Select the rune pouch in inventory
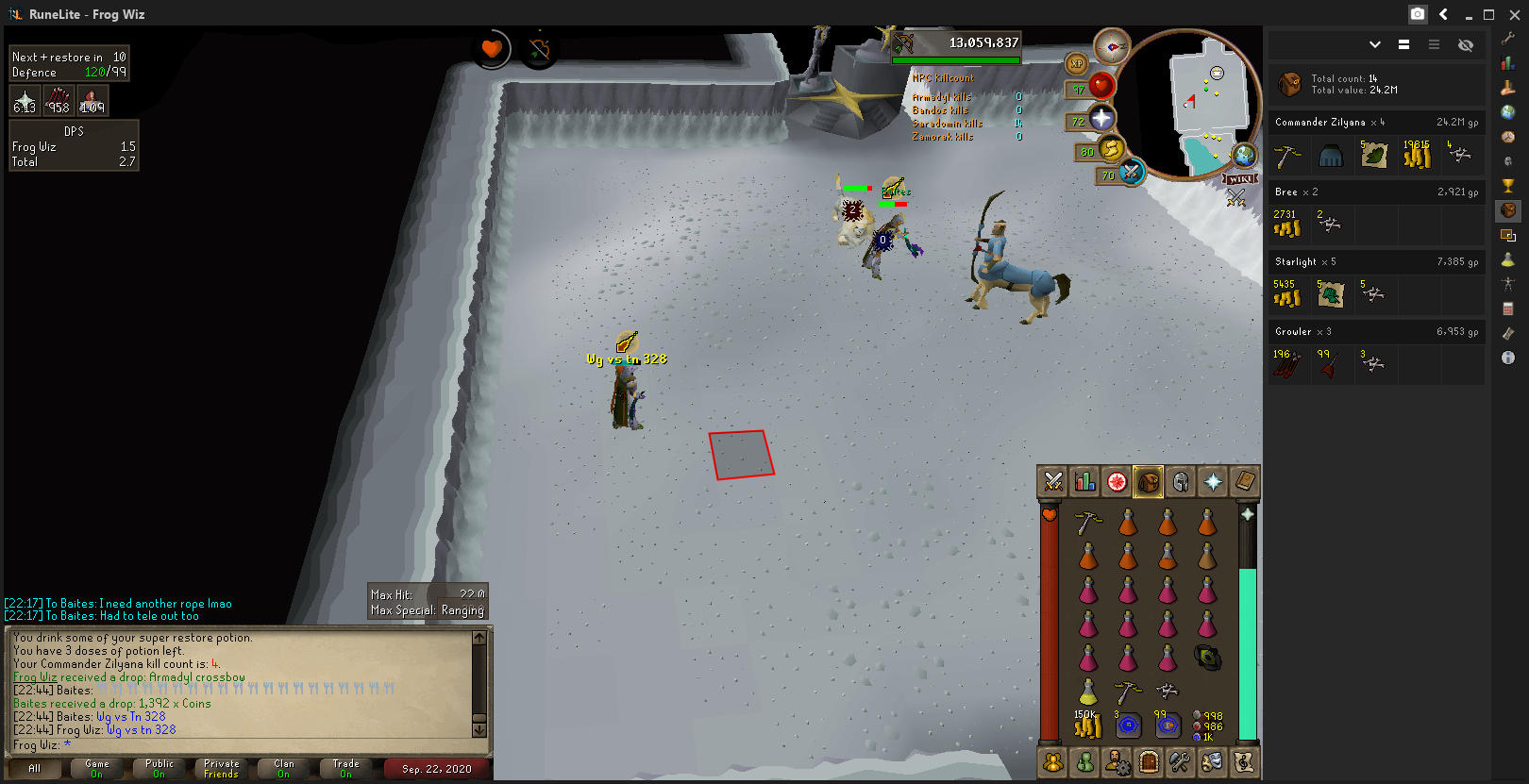The height and width of the screenshot is (784, 1529). pos(1207,658)
